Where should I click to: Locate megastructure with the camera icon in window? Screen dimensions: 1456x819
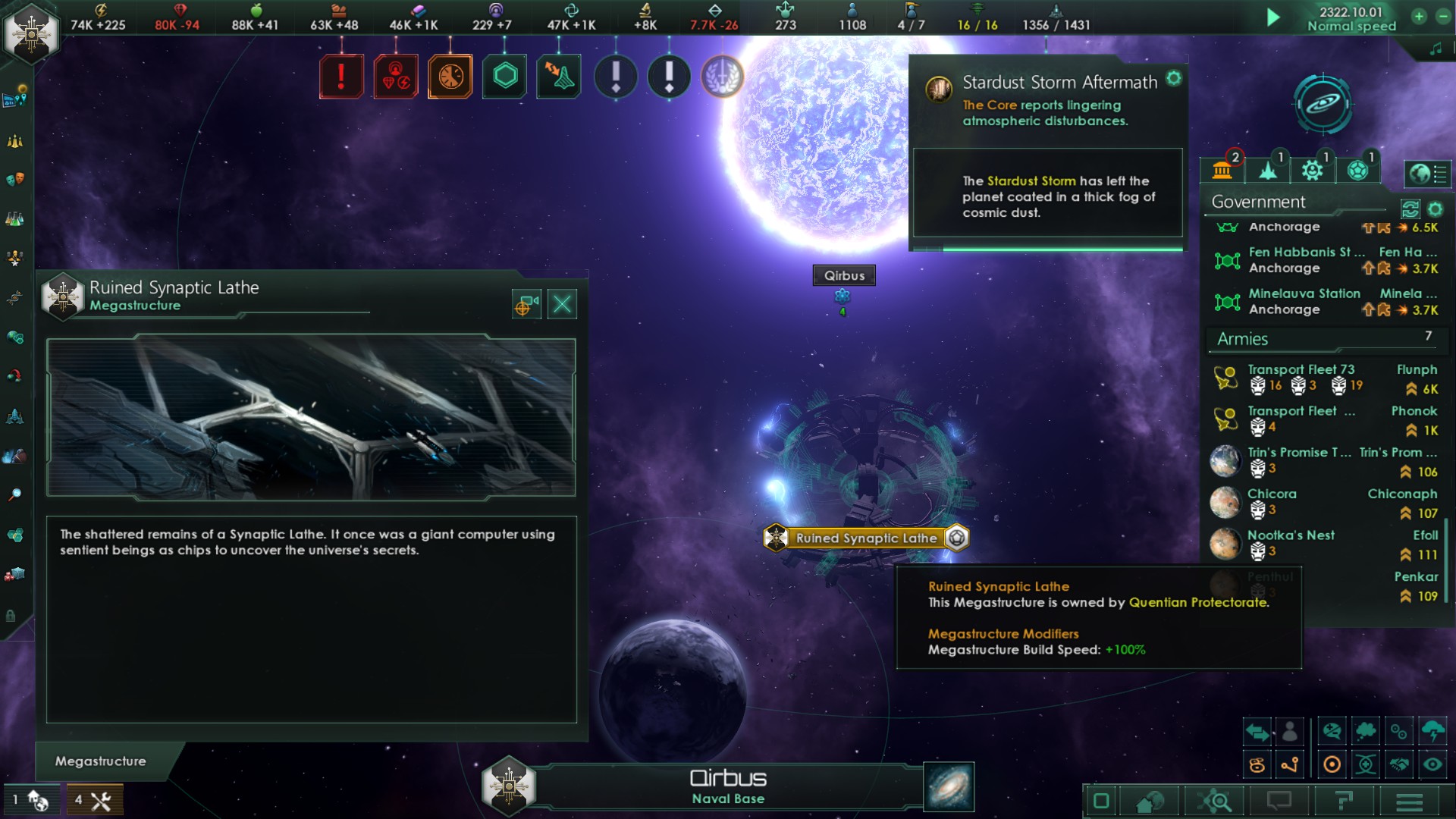526,303
